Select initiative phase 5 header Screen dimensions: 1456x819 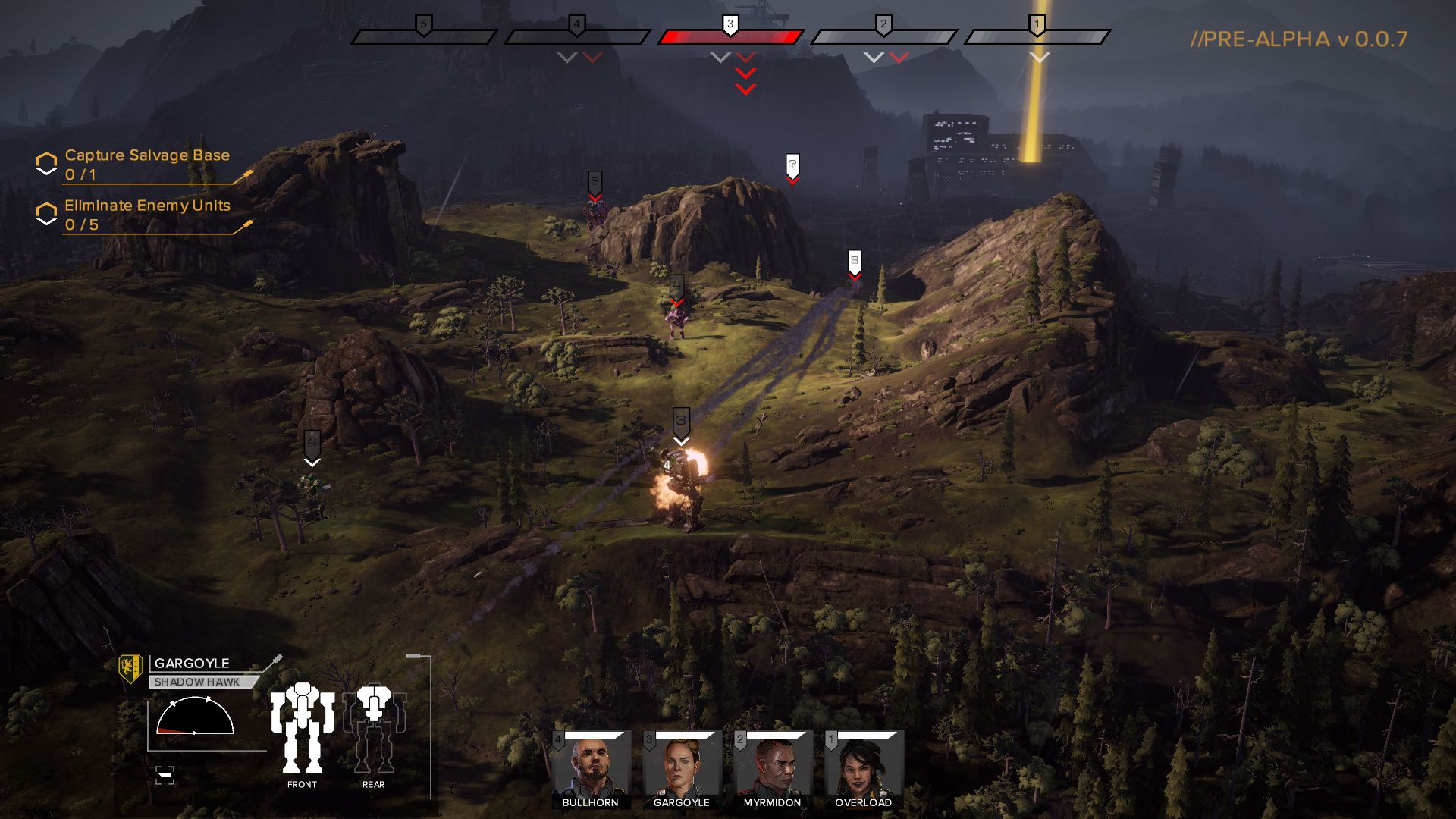422,25
